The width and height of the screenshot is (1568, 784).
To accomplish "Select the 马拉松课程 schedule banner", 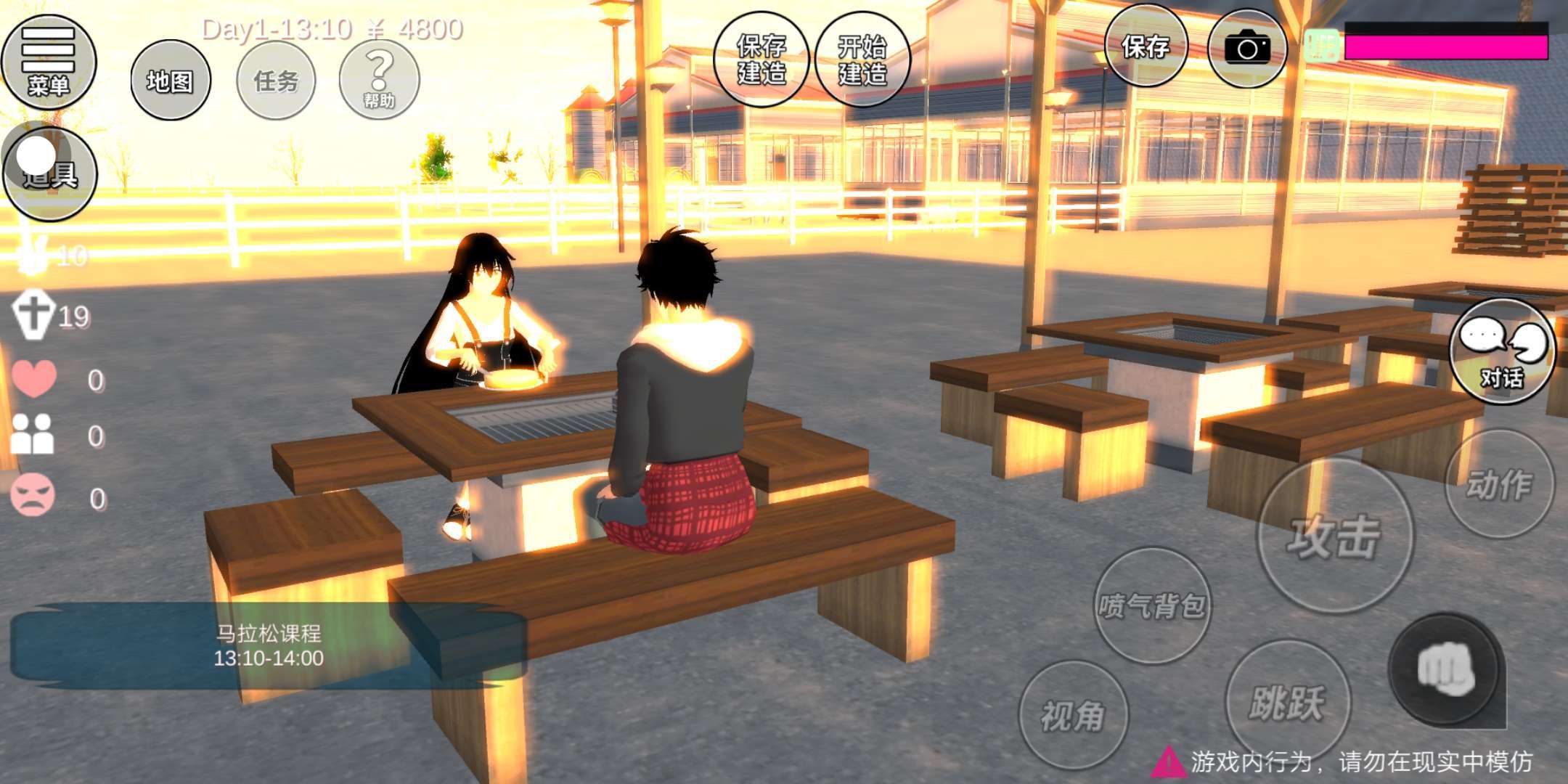I will point(268,645).
